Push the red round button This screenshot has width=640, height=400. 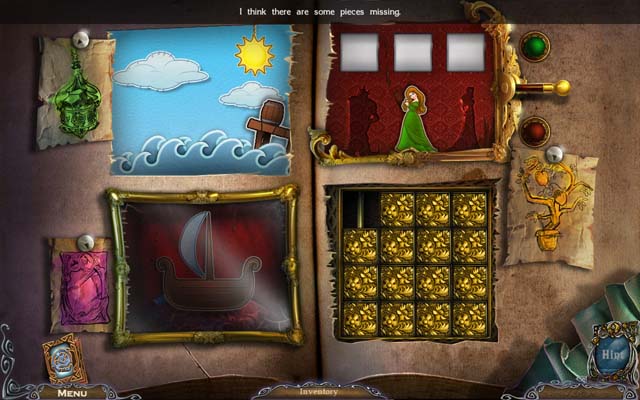click(x=533, y=132)
